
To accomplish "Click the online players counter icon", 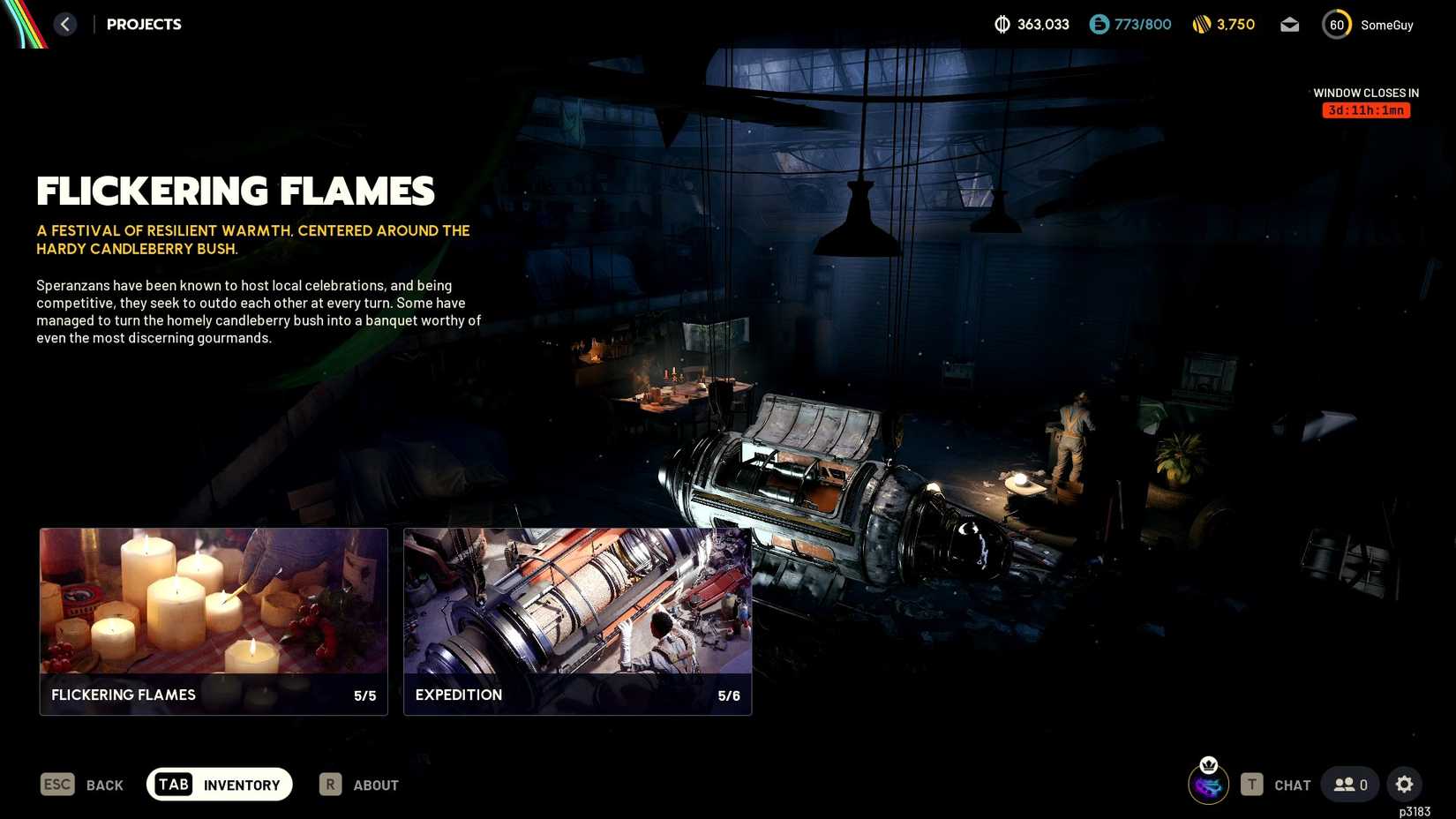I will [x=1343, y=784].
